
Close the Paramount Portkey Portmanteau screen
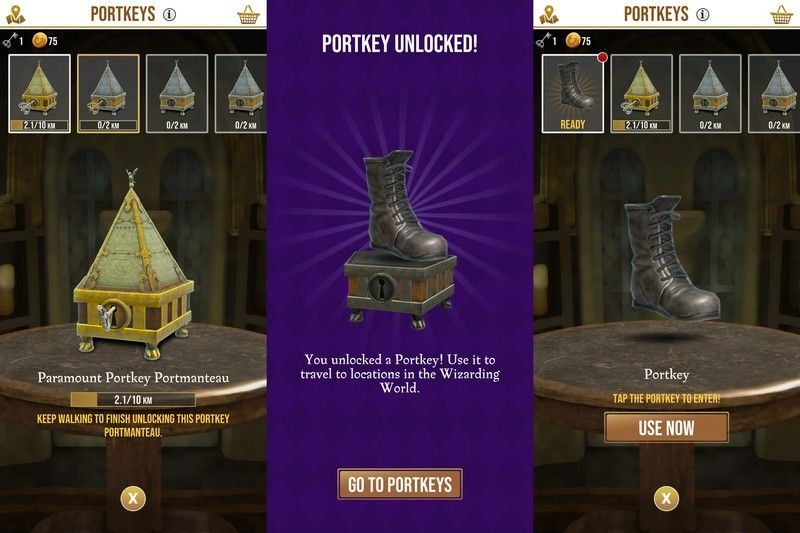click(133, 497)
